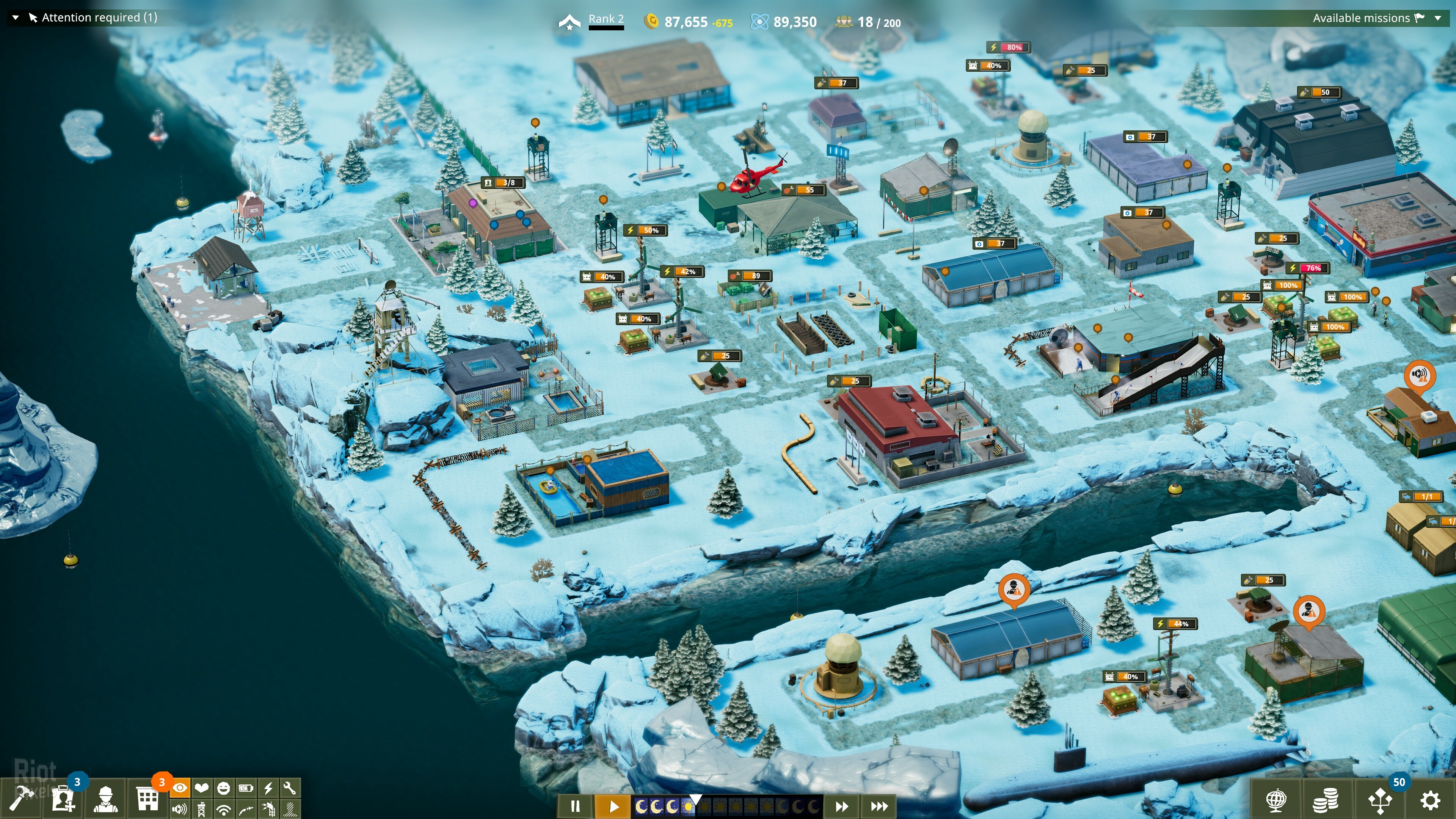The image size is (1456, 819).
Task: Show the battery energy overlay
Action: point(246,788)
